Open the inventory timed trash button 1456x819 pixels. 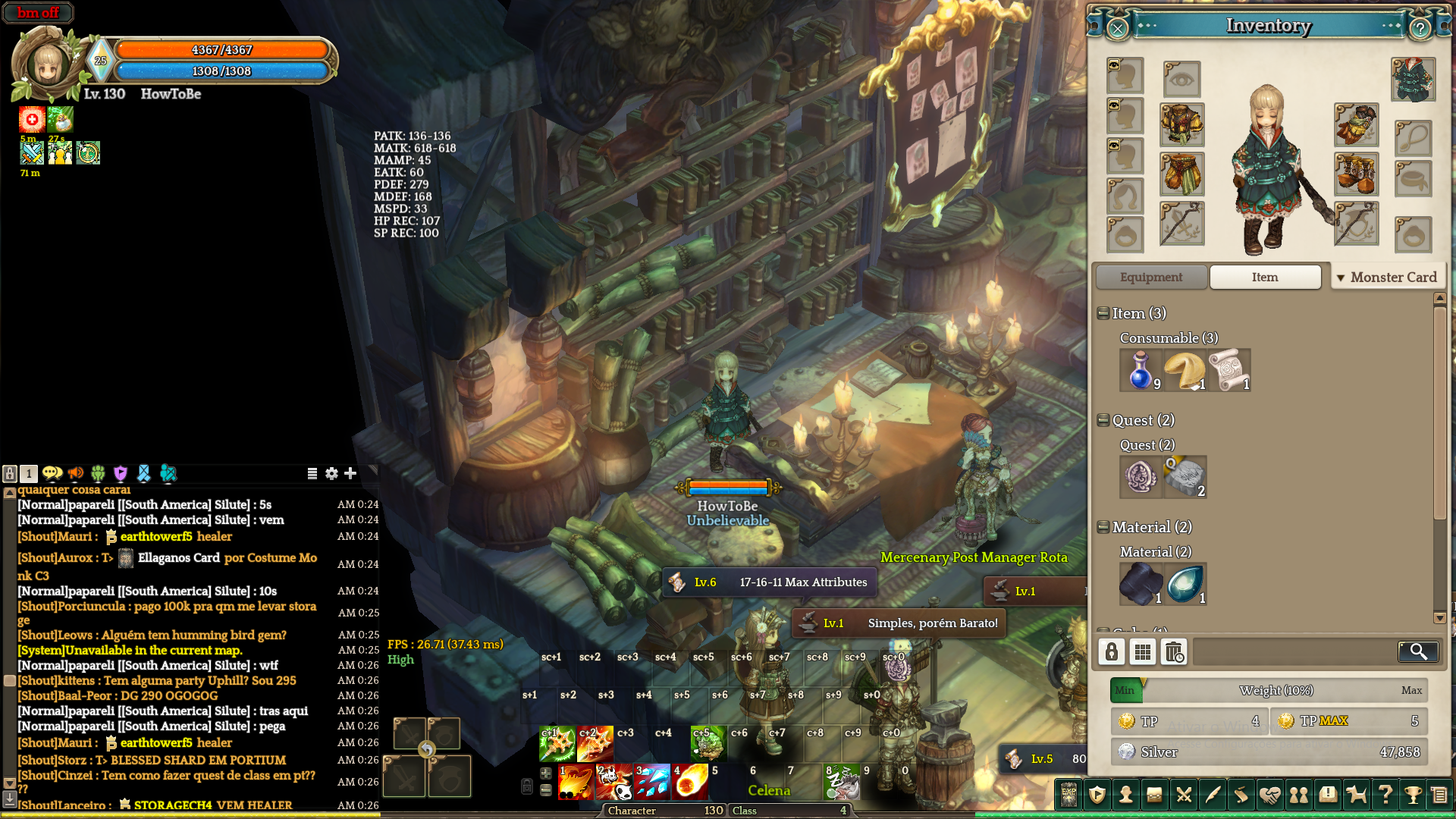(x=1174, y=651)
